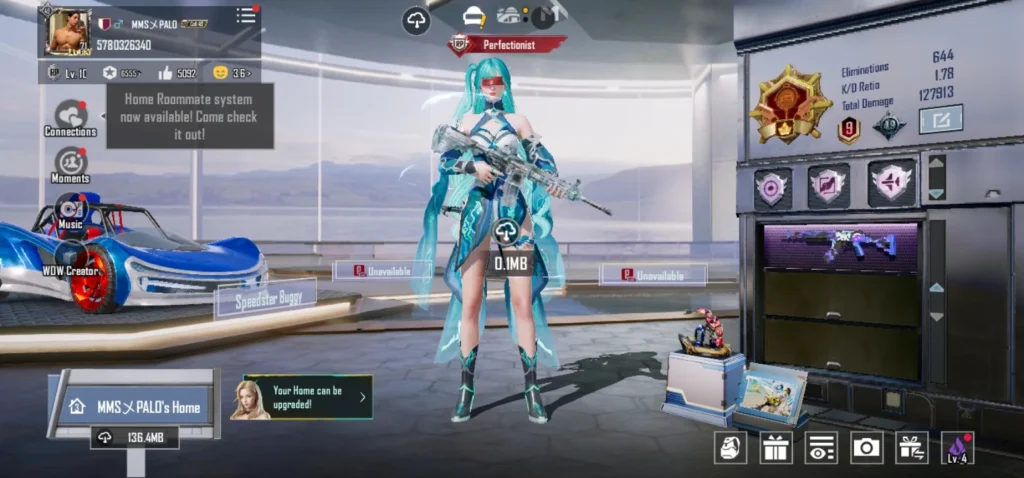Open the Music player icon
This screenshot has height=478, width=1024.
[x=70, y=210]
